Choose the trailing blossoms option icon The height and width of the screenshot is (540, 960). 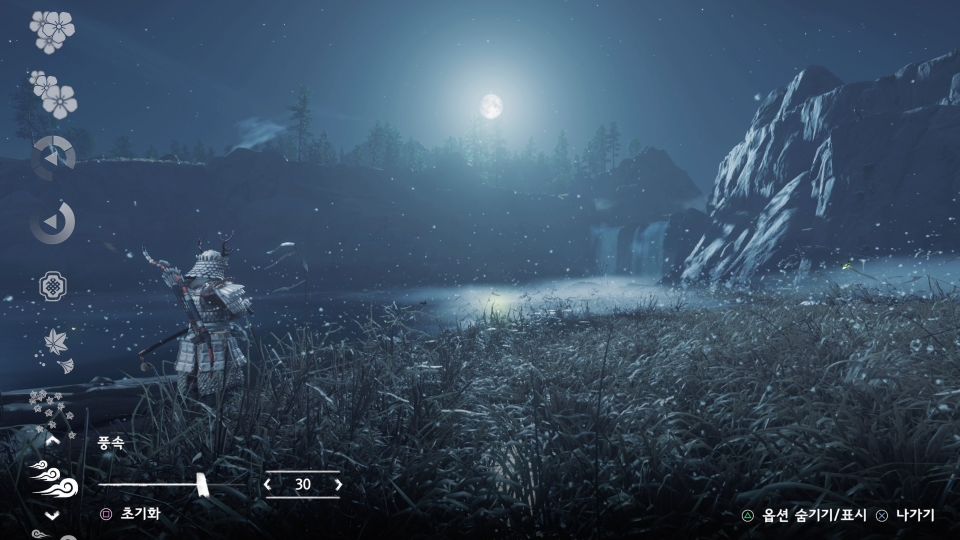pyautogui.click(x=53, y=95)
